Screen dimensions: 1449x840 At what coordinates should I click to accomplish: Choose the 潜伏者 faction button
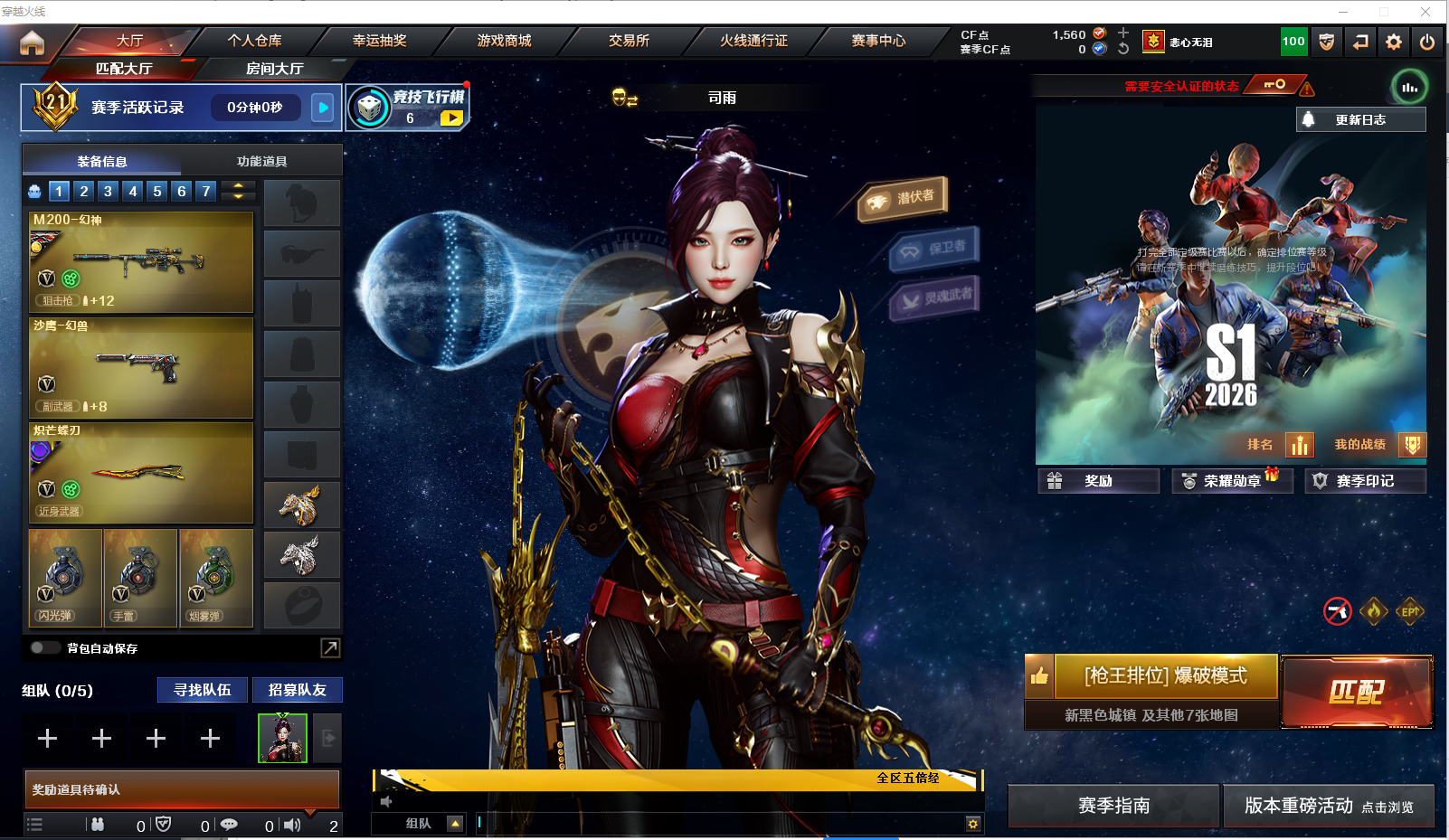click(904, 198)
